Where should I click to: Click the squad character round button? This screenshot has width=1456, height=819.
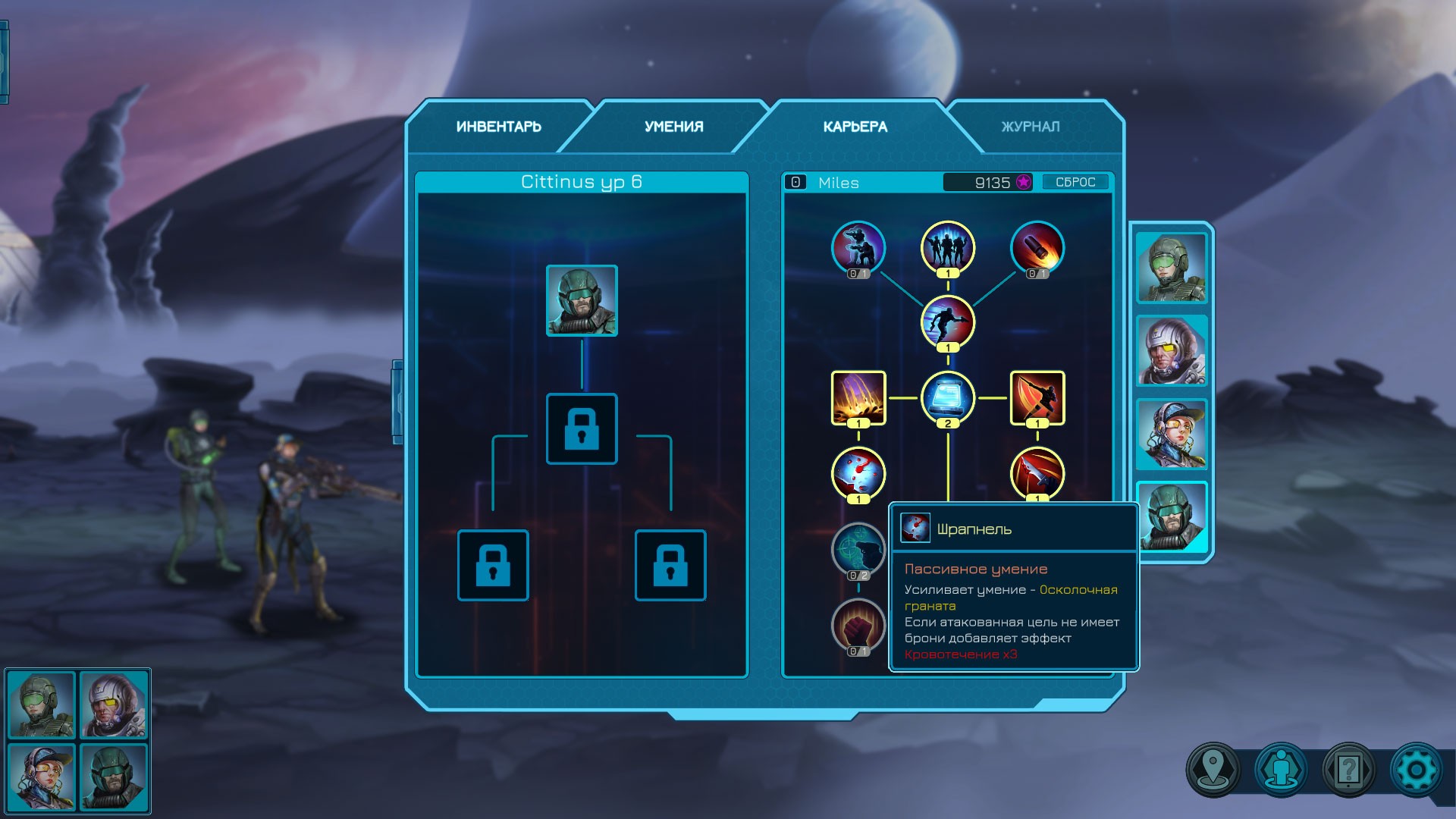(x=1281, y=770)
